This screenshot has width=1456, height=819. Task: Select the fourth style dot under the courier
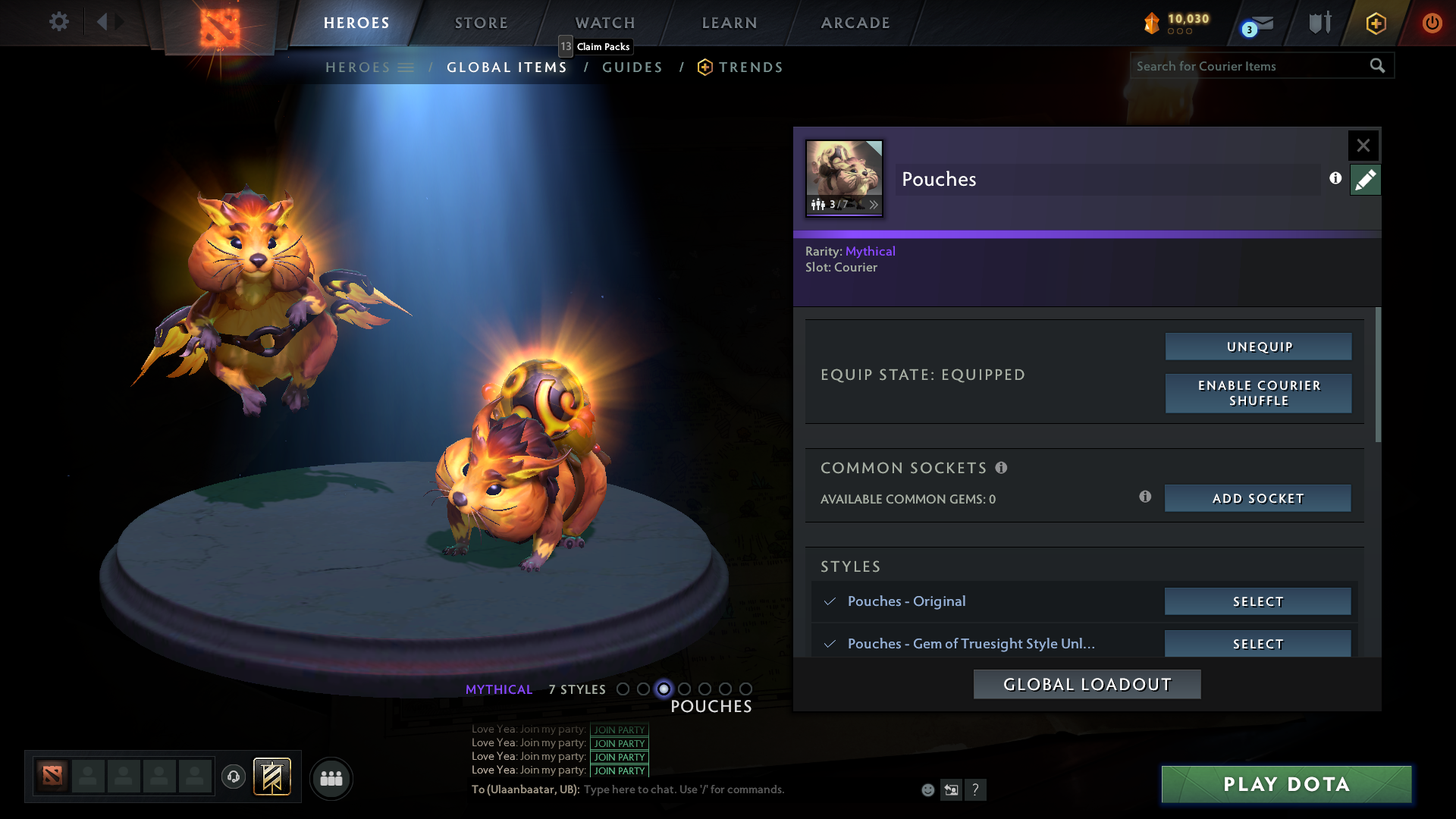point(685,689)
